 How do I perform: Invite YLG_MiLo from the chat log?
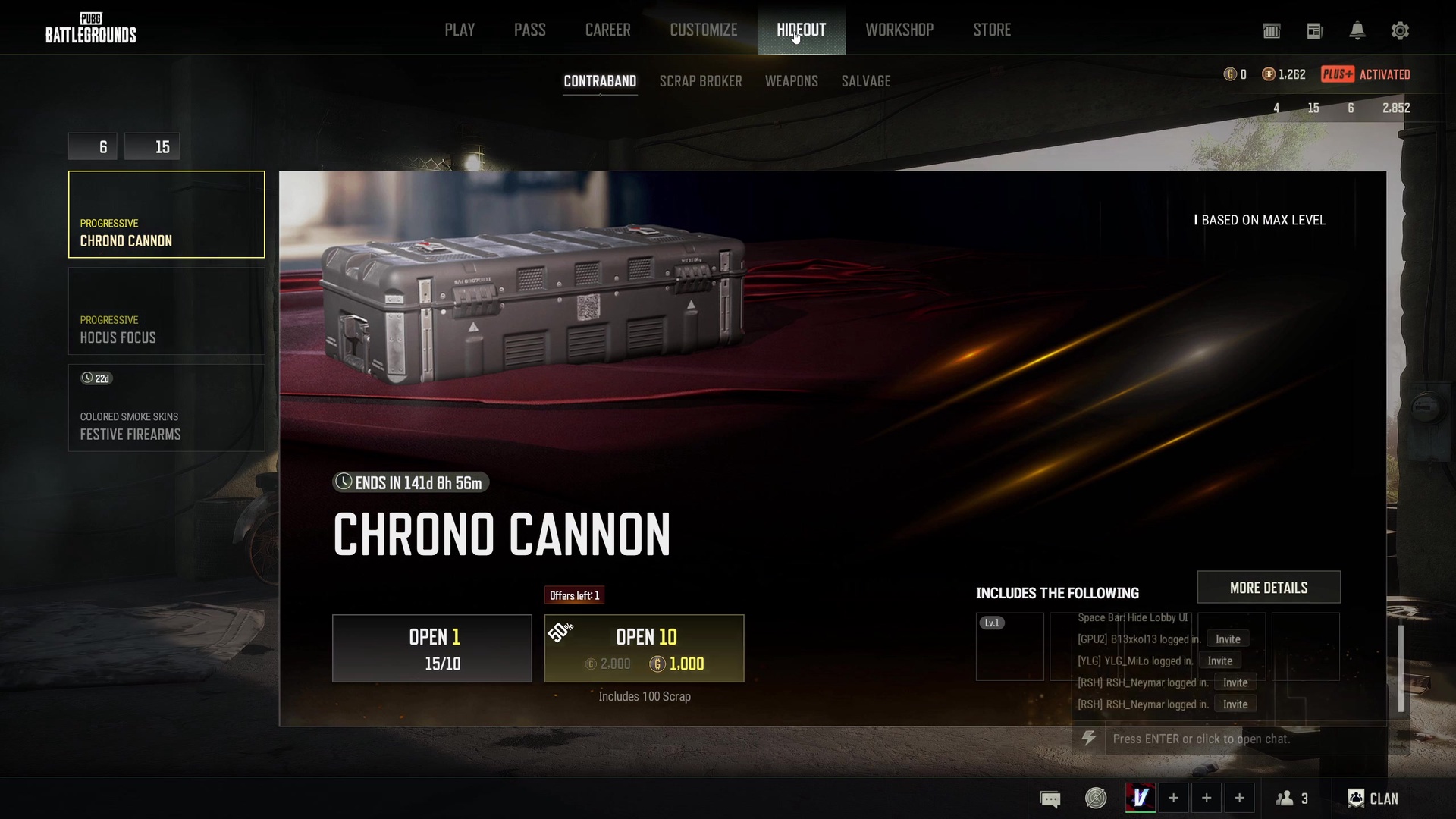1219,661
